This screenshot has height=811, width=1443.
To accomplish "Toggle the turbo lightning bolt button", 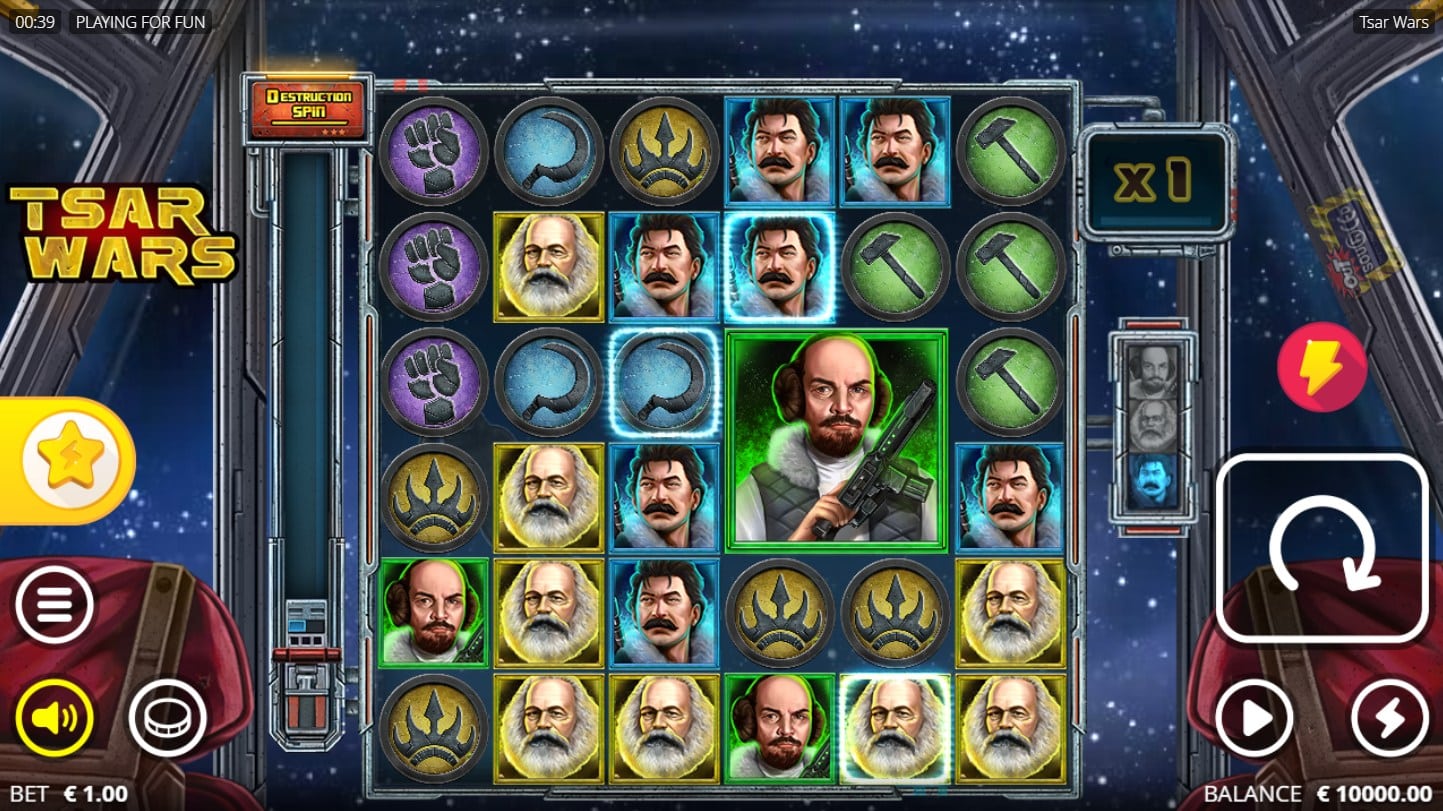I will (x=1389, y=717).
